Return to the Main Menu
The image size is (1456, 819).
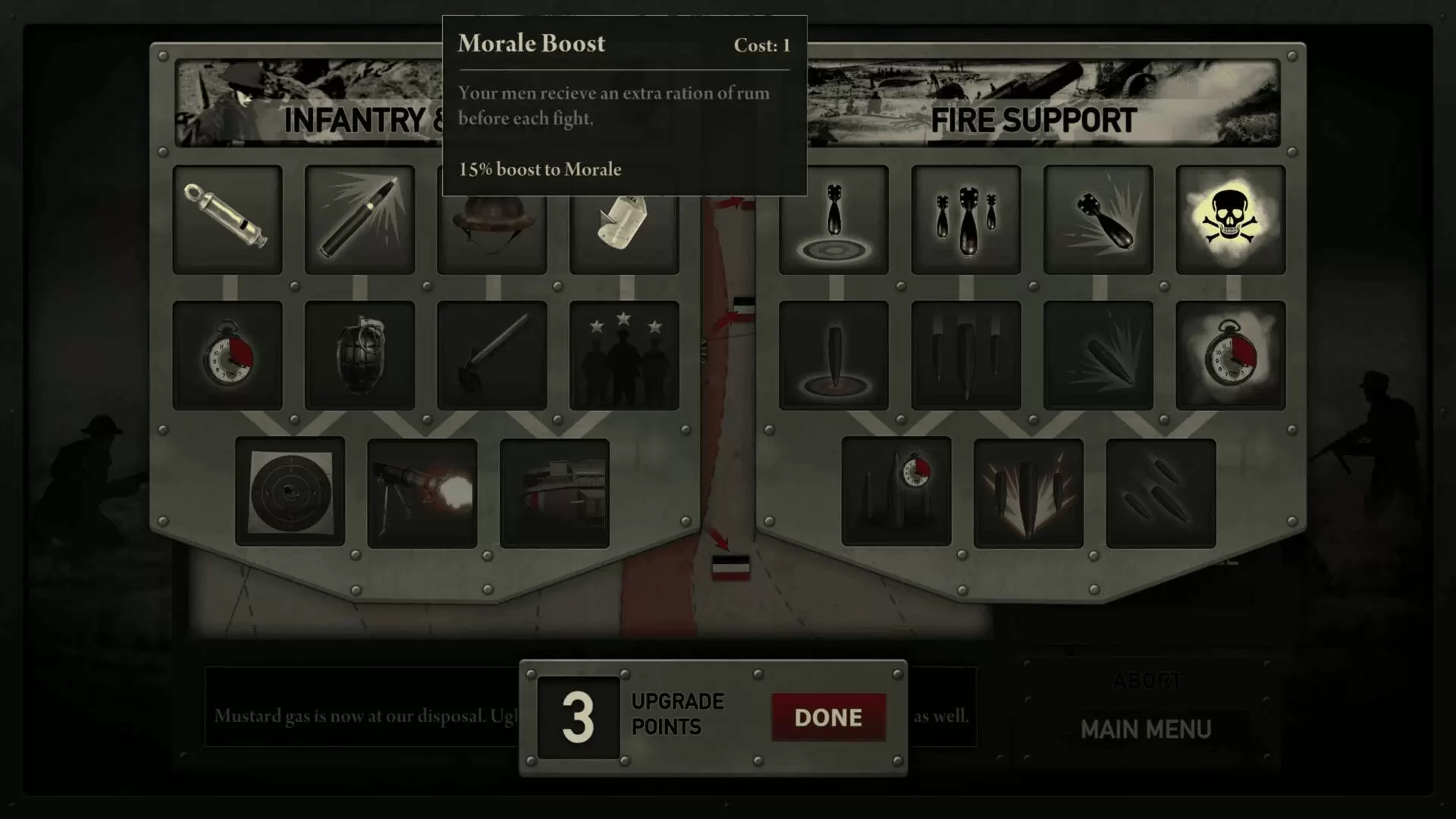pos(1145,730)
